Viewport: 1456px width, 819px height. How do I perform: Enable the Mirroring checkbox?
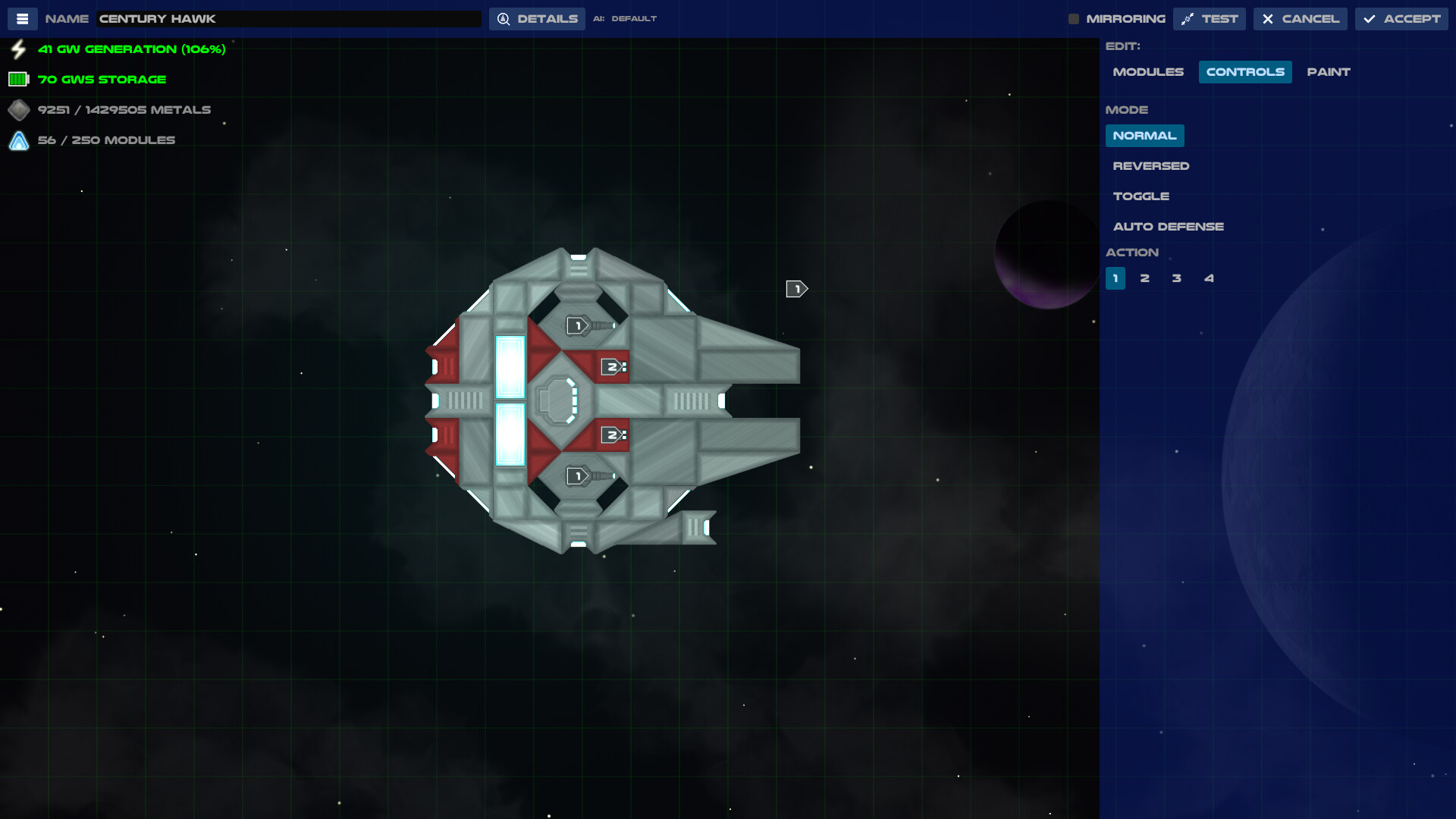point(1074,18)
